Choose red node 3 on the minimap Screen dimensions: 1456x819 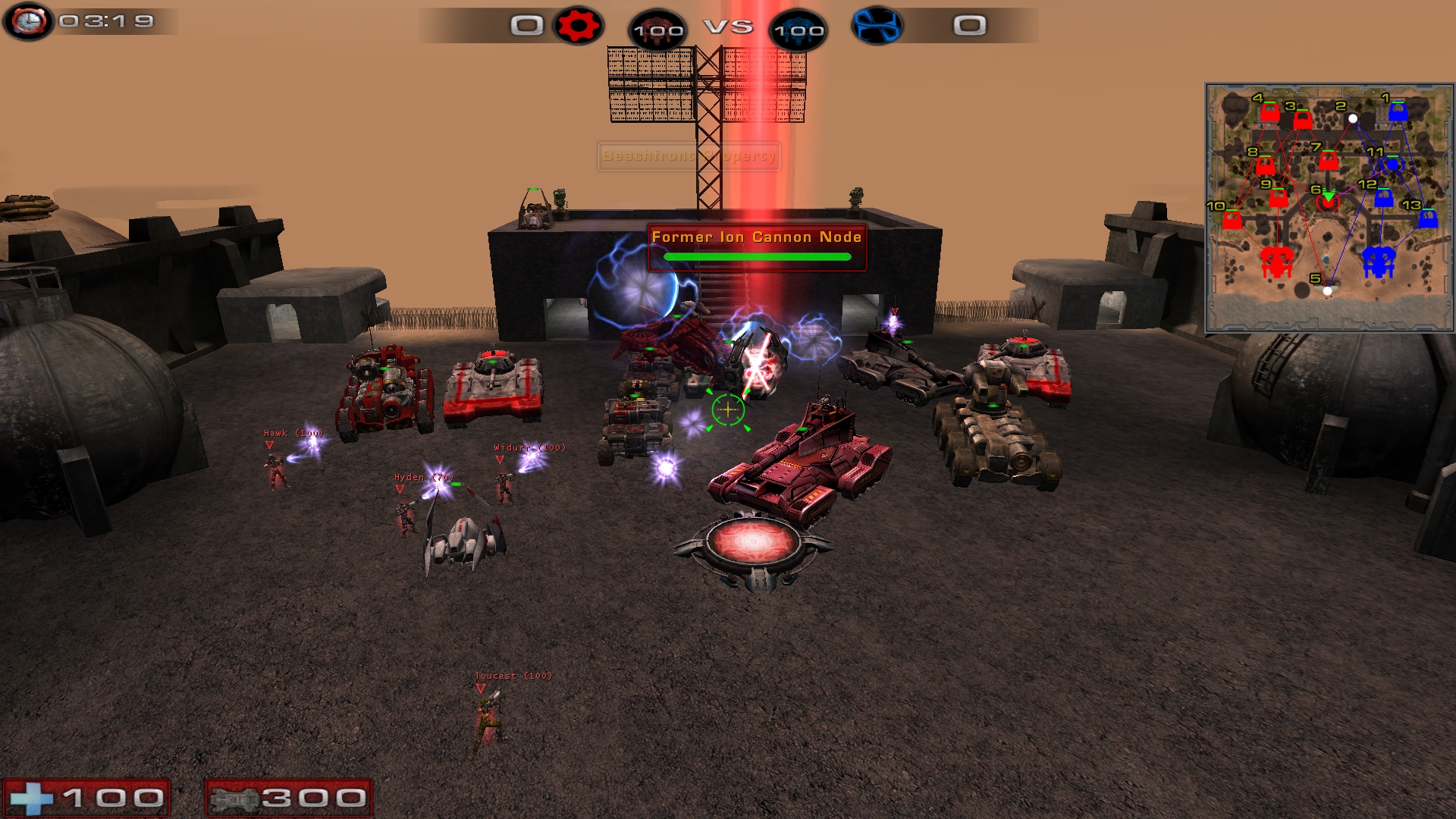(1303, 119)
